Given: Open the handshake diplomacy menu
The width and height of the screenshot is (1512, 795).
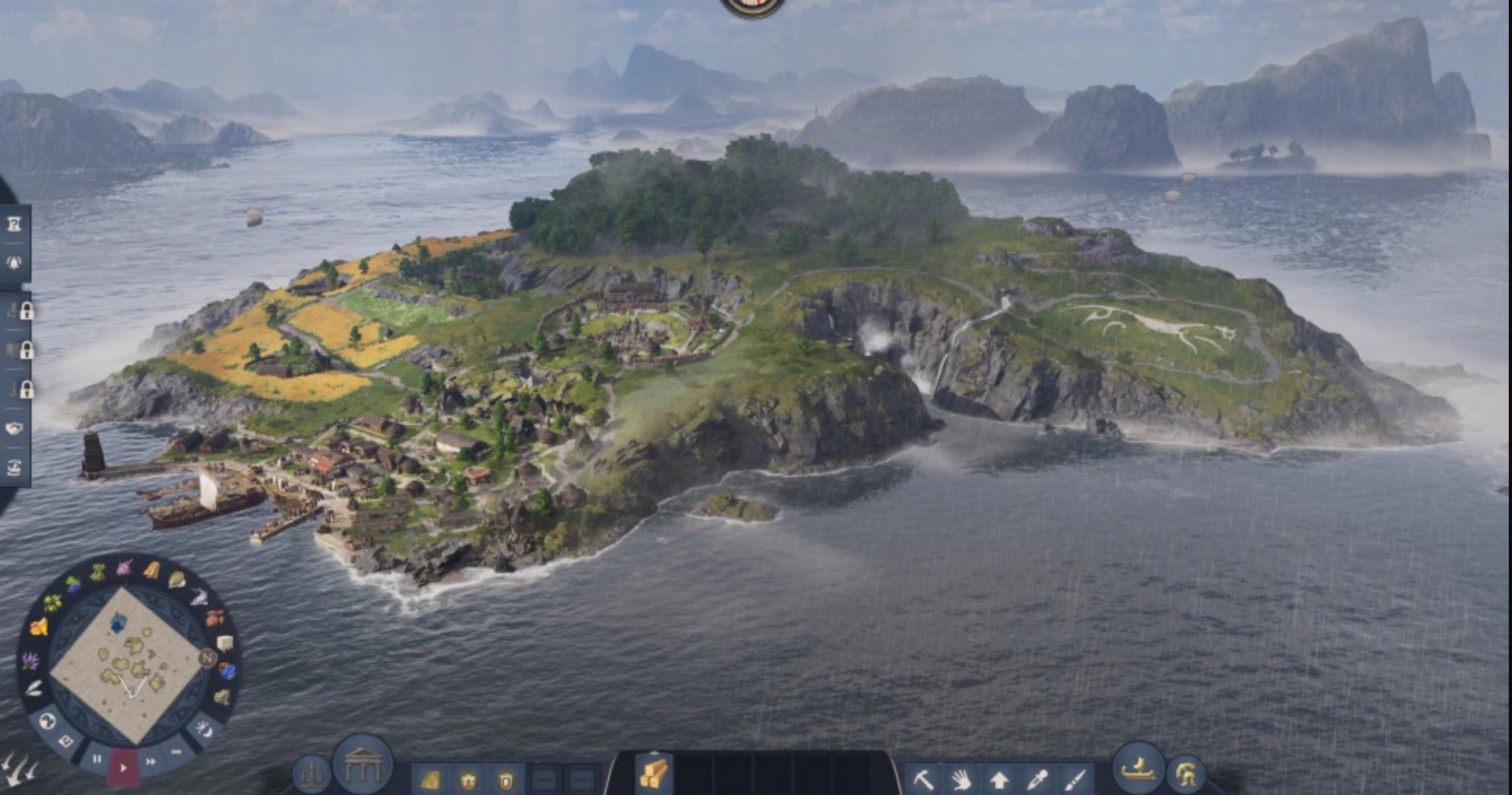Looking at the screenshot, I should [14, 429].
